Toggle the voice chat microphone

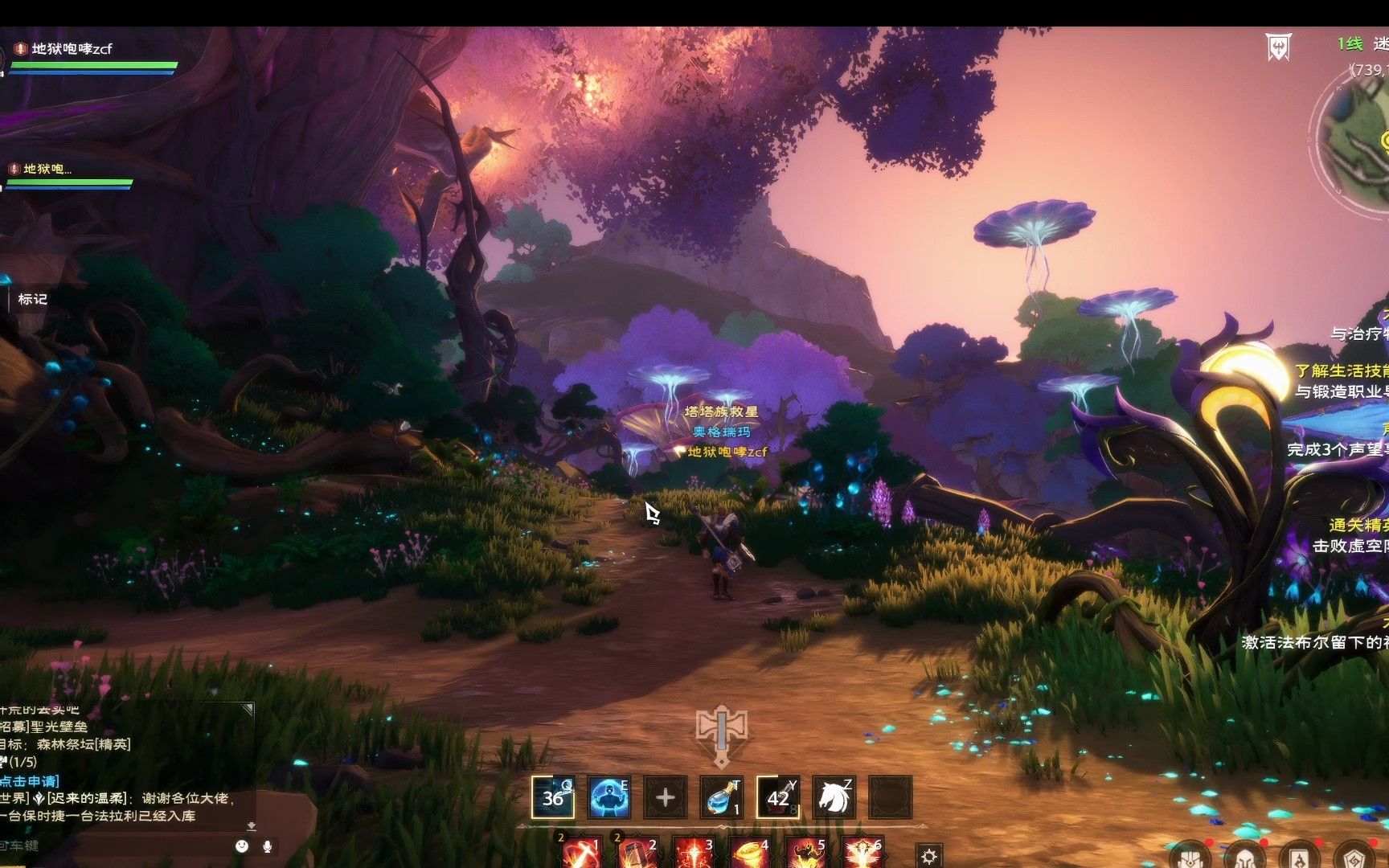[268, 845]
